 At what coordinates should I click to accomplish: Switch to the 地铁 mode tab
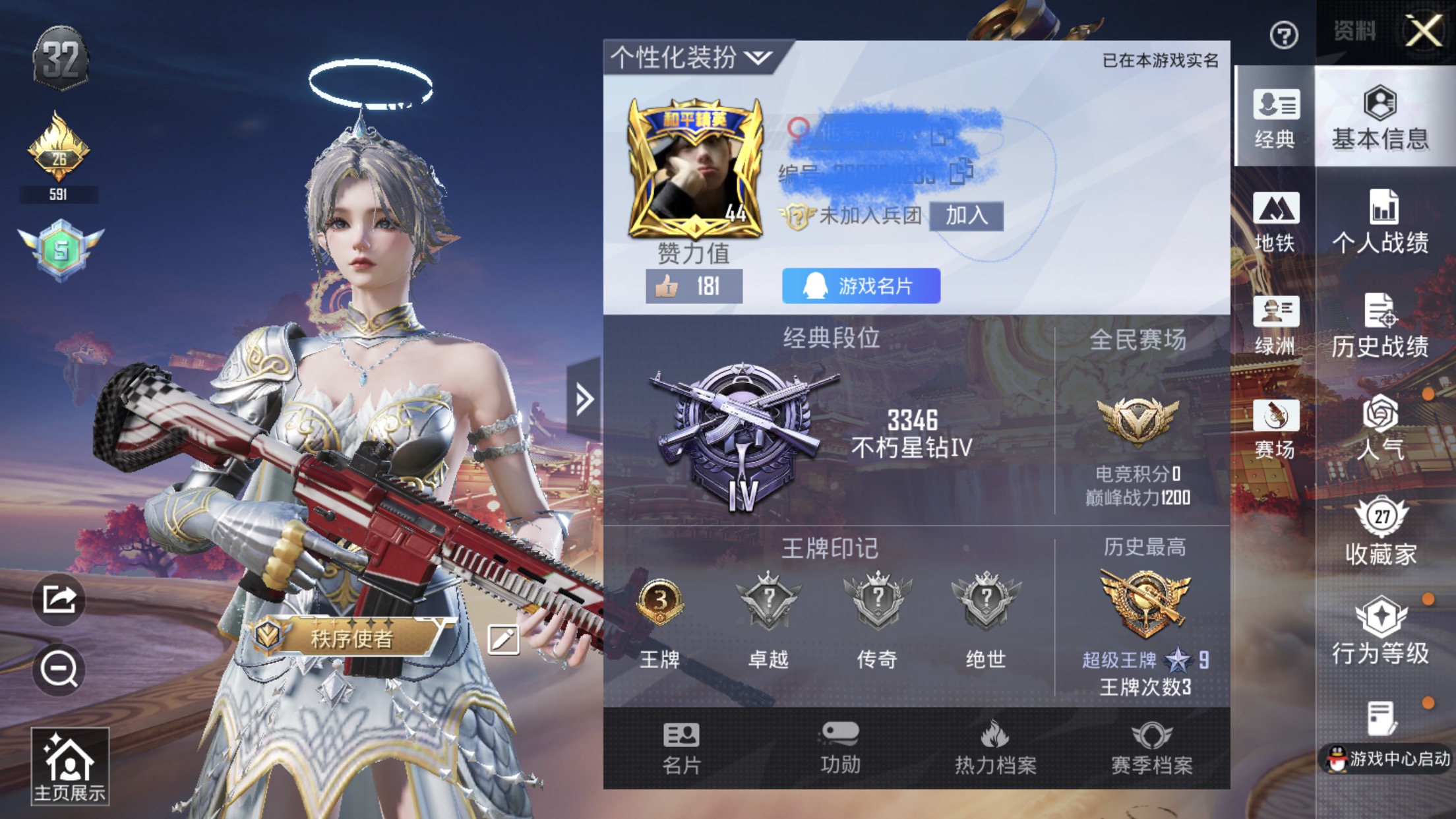1275,222
